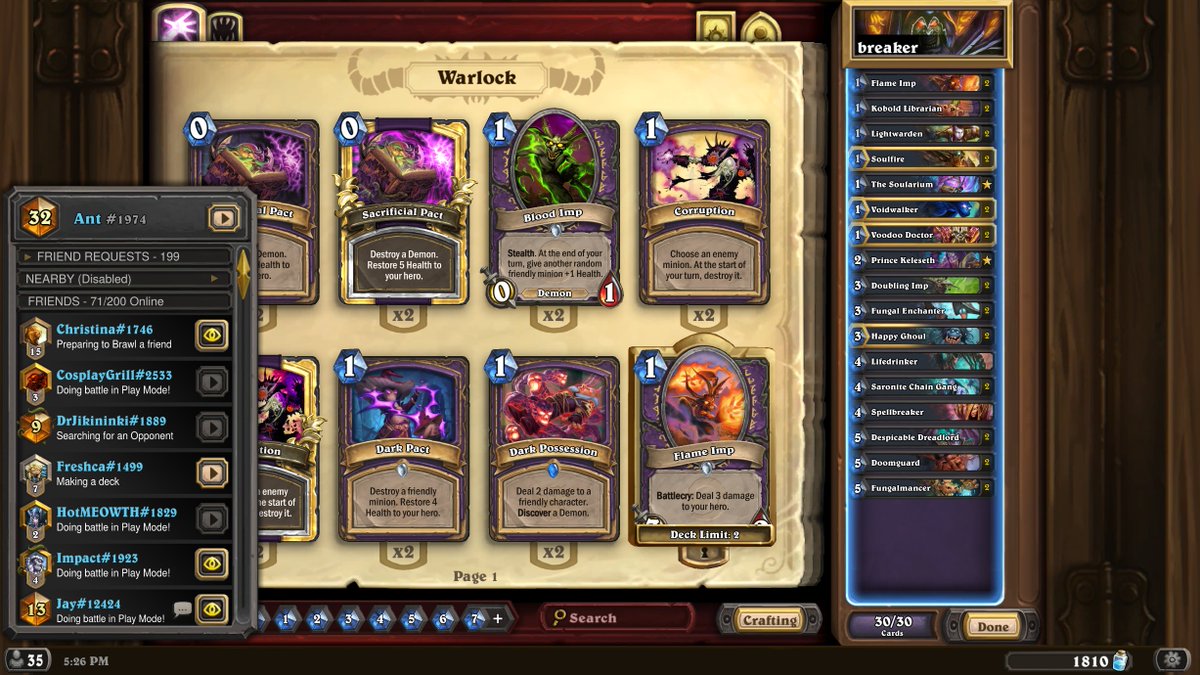Click the Done button
The image size is (1200, 675).
(x=992, y=627)
